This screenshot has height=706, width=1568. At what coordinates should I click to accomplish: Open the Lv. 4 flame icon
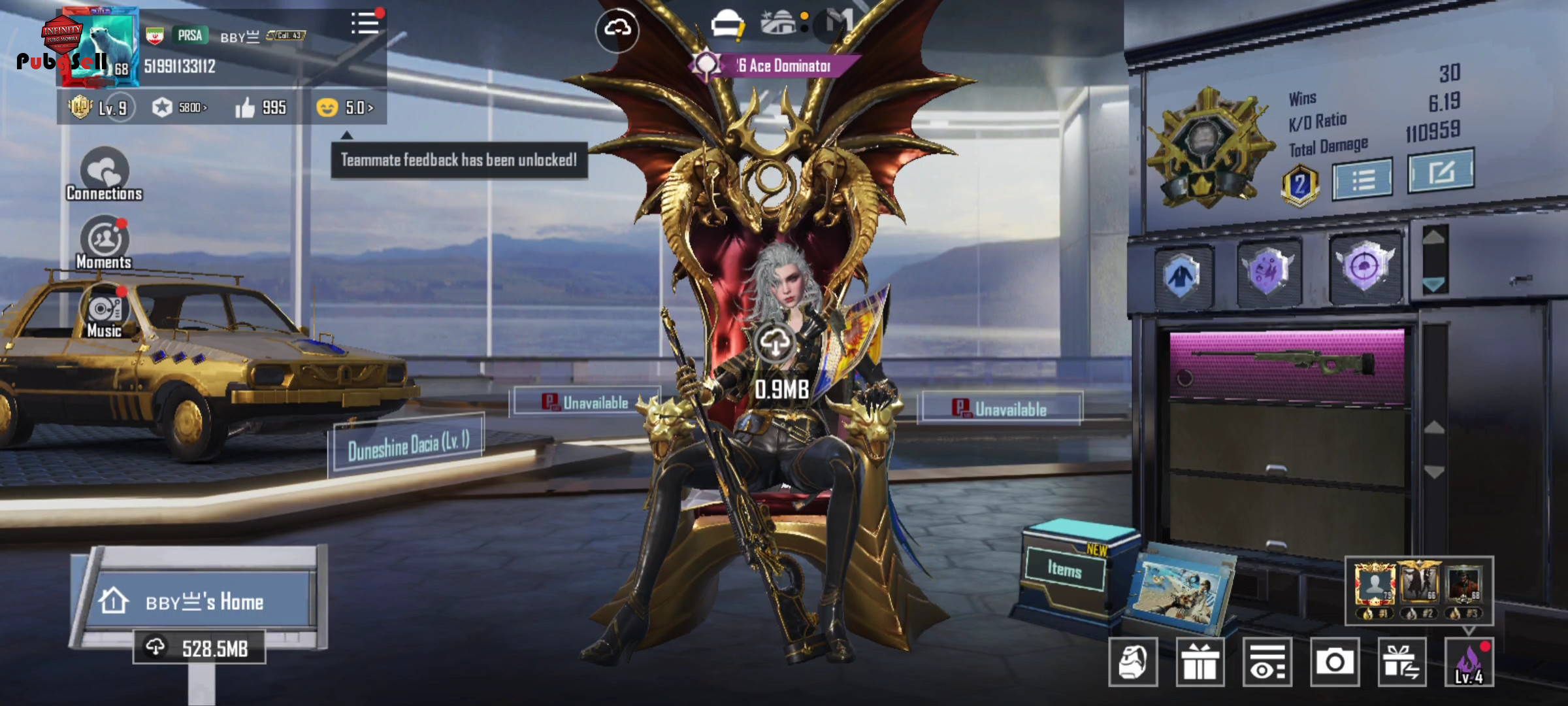coord(1469,662)
